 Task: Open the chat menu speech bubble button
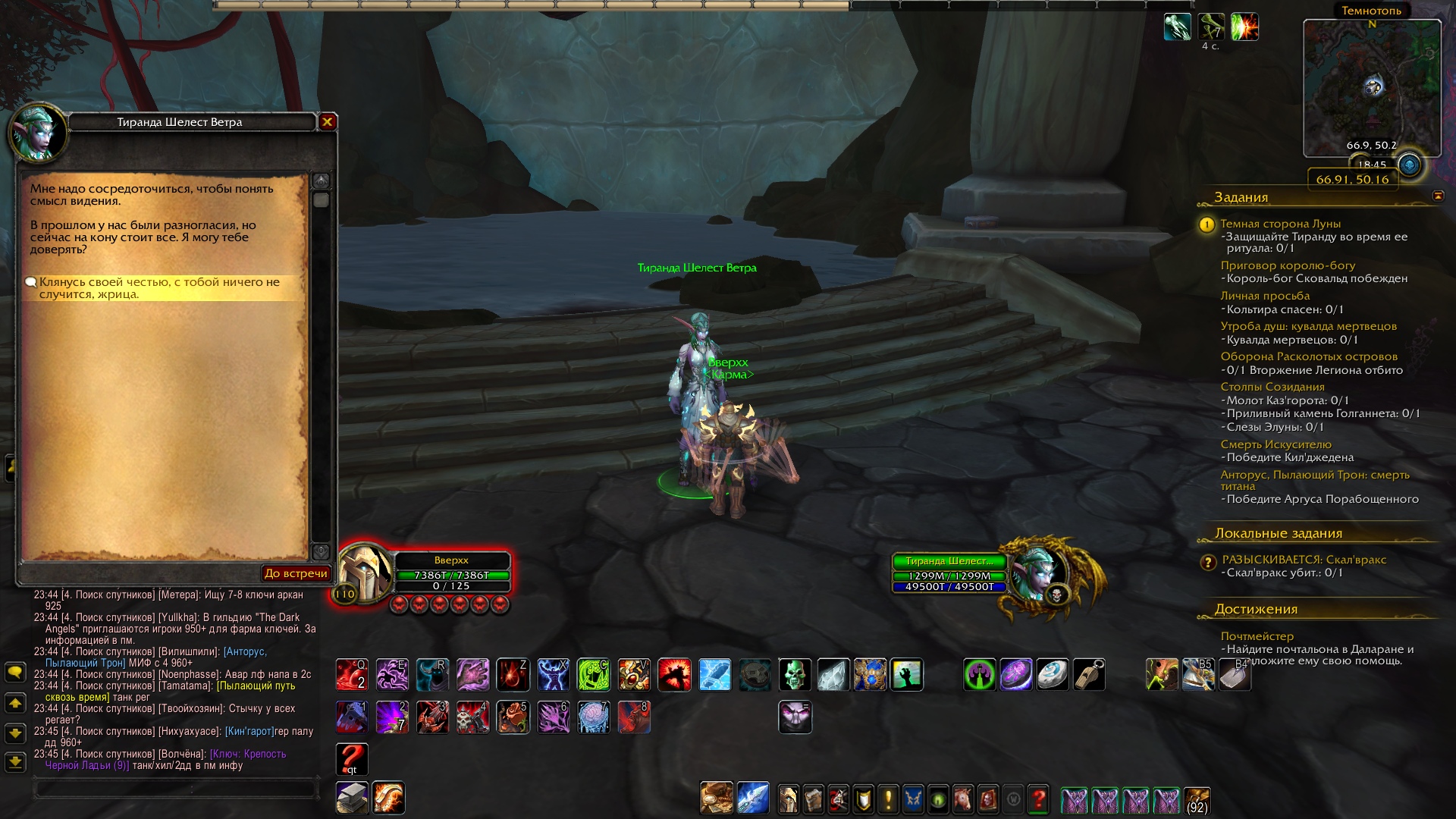pos(15,673)
